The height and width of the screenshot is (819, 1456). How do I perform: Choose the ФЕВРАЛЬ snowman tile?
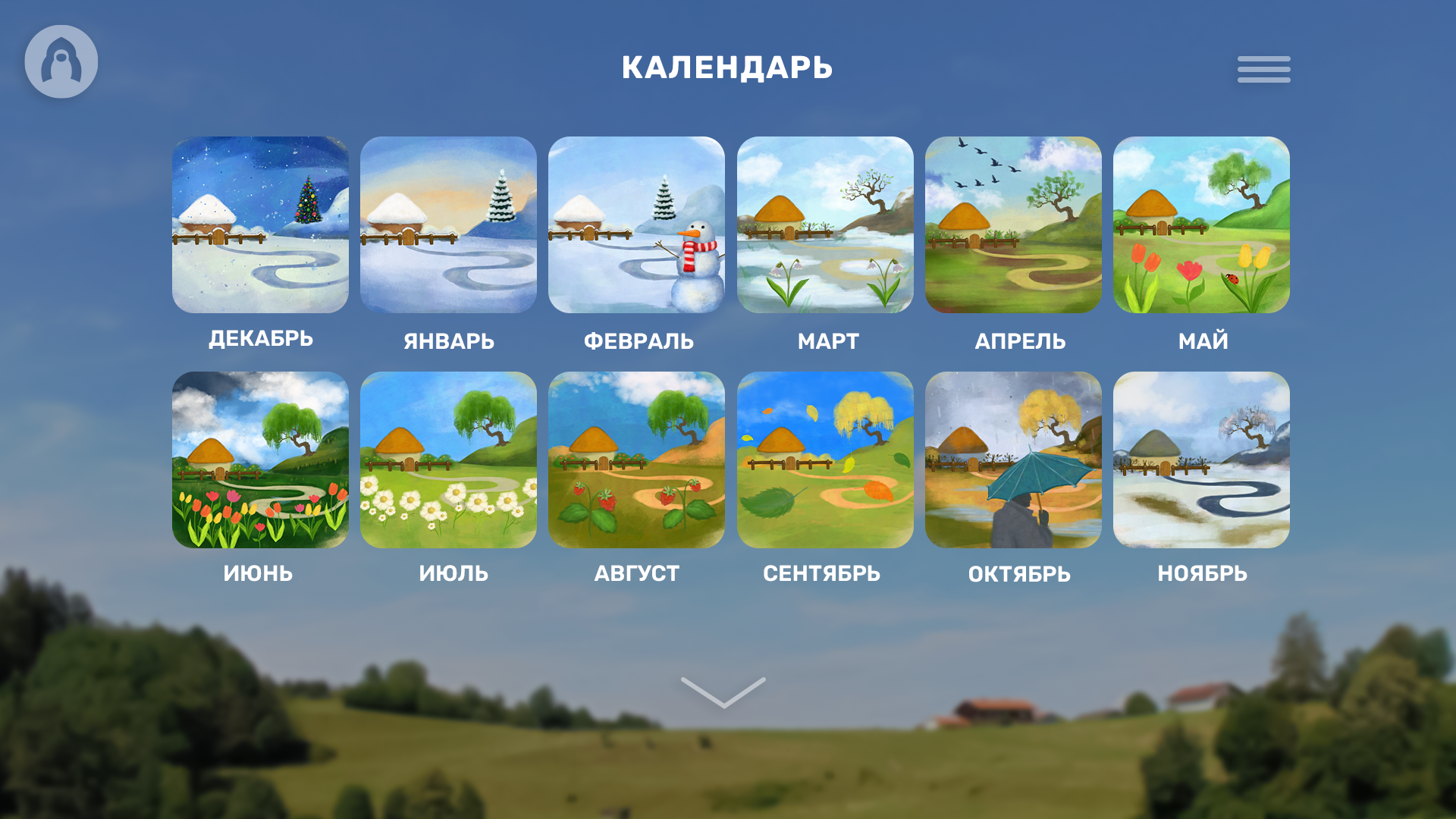(636, 224)
